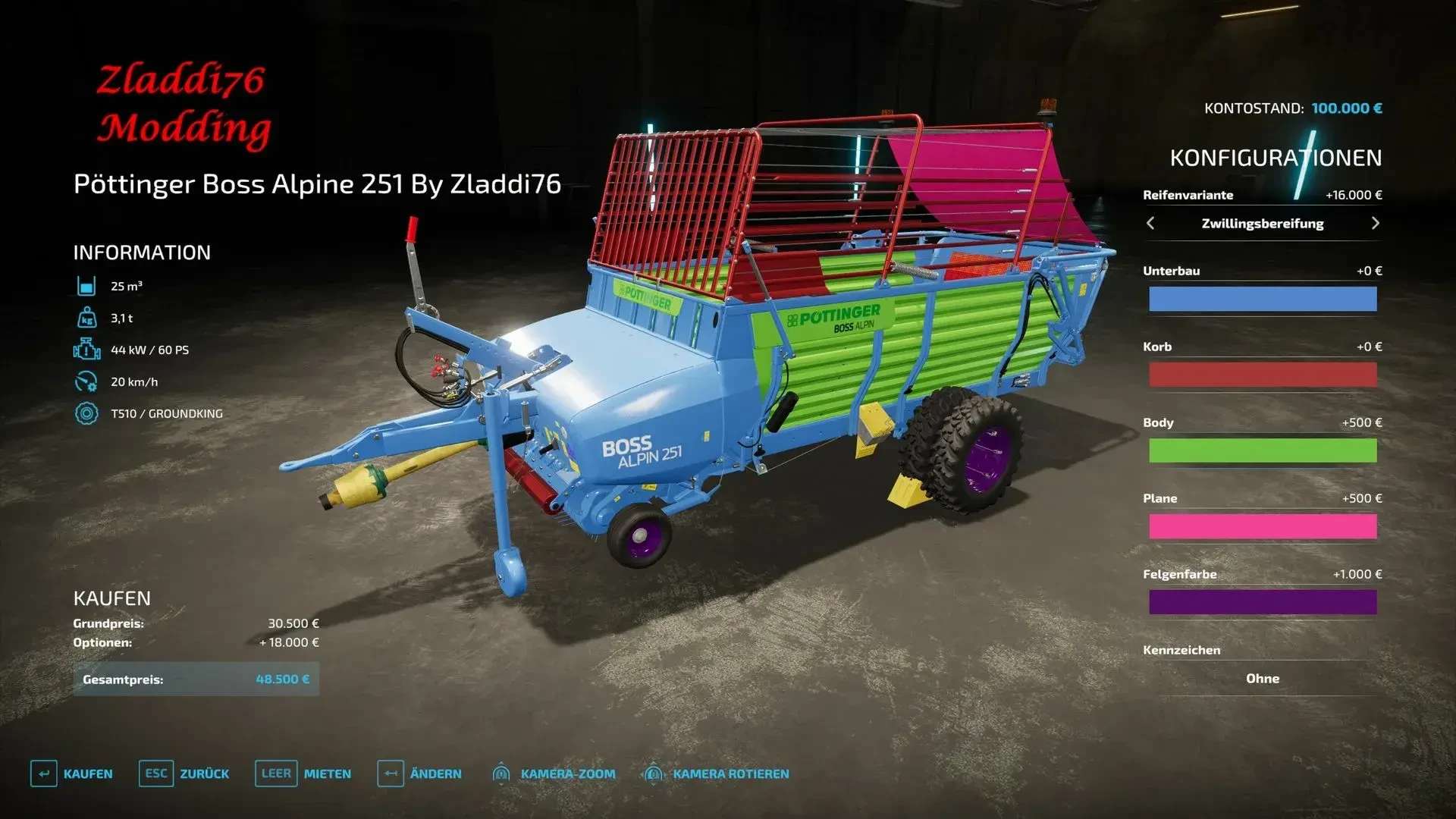Screen dimensions: 1456x819
Task: Open the red Korb color swatch
Action: pos(1262,375)
